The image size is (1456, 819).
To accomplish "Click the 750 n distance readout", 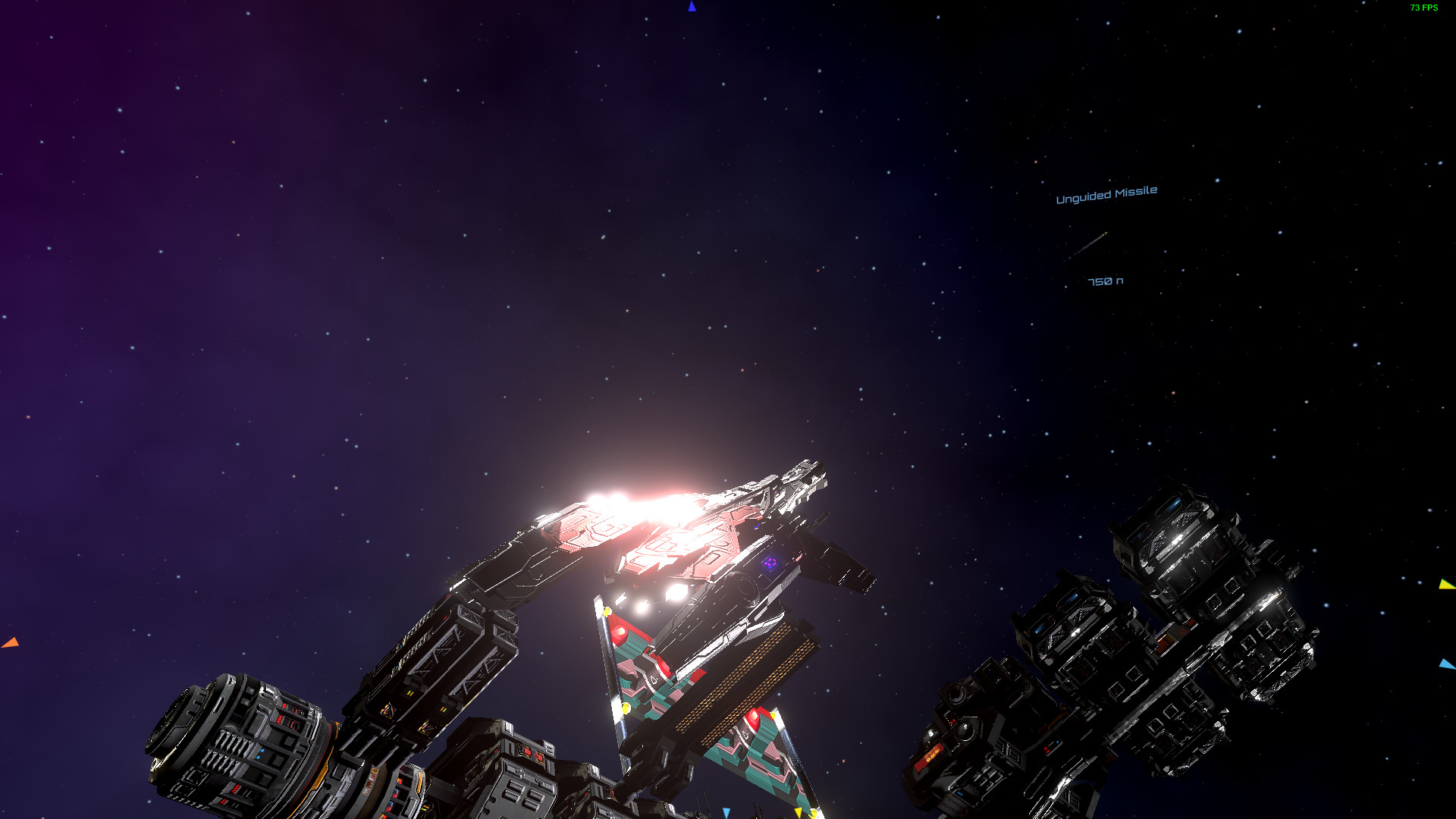I will pos(1106,280).
